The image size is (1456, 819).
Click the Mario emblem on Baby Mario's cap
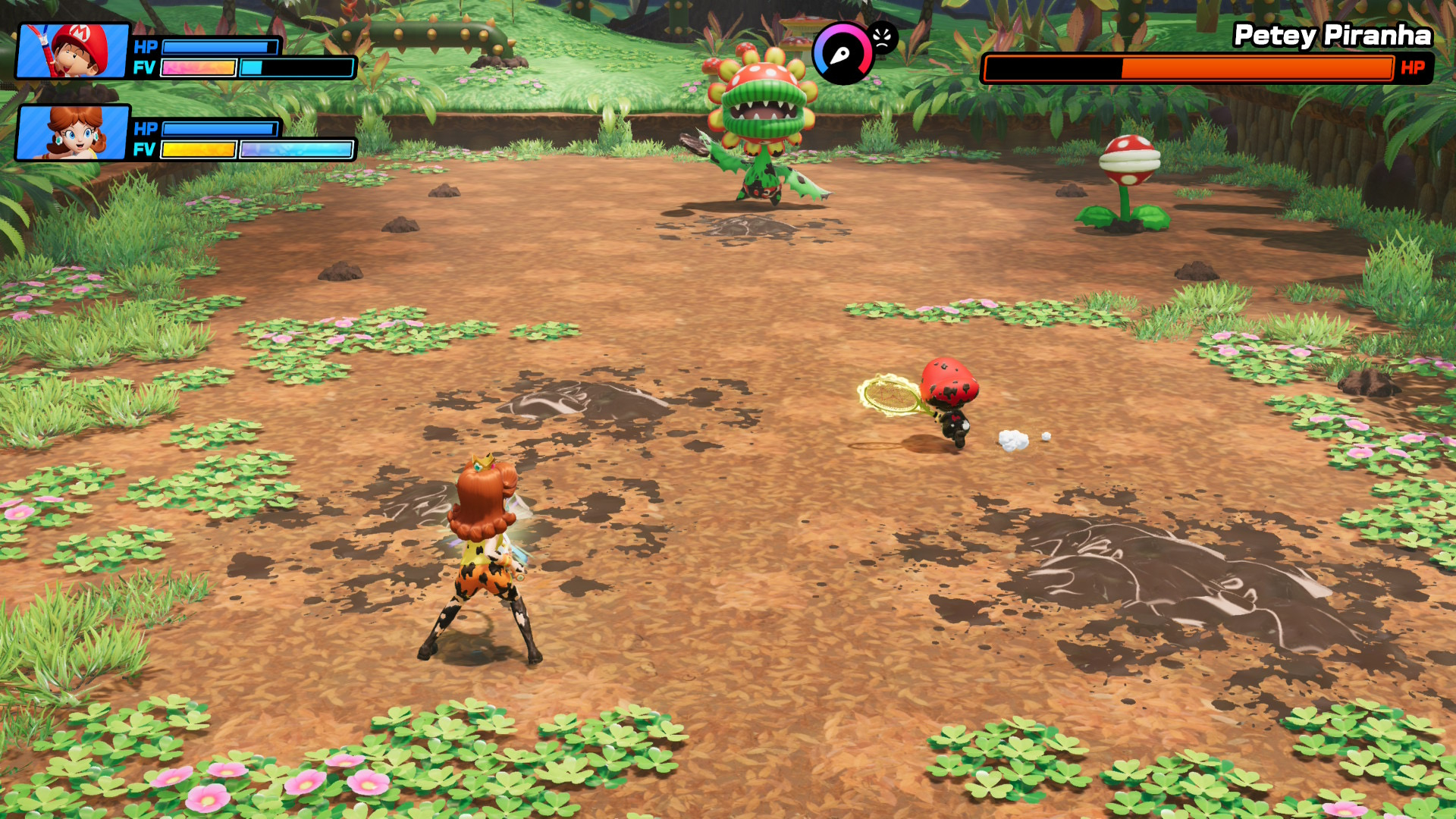coord(78,32)
